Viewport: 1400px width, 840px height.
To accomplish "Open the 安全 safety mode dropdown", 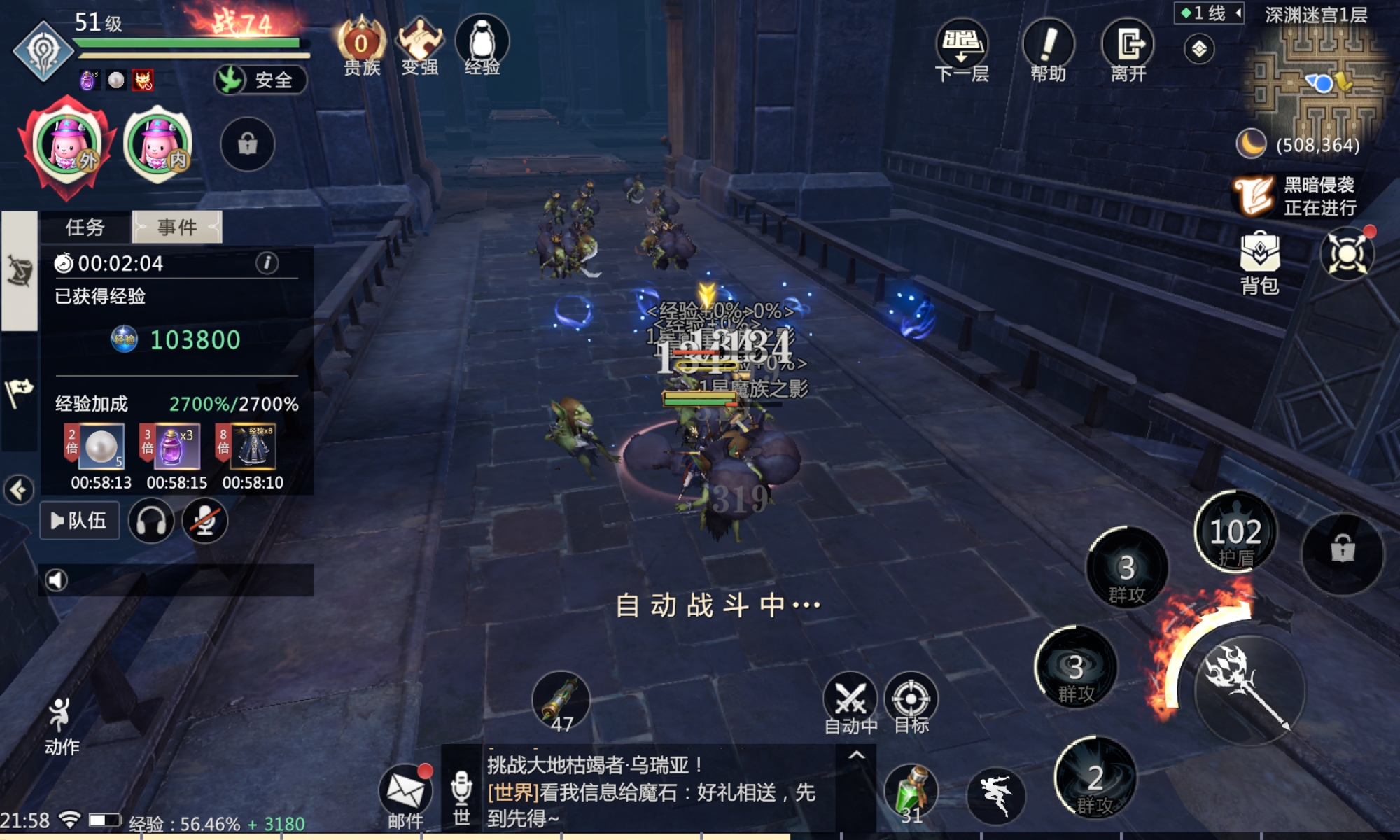I will 260,80.
